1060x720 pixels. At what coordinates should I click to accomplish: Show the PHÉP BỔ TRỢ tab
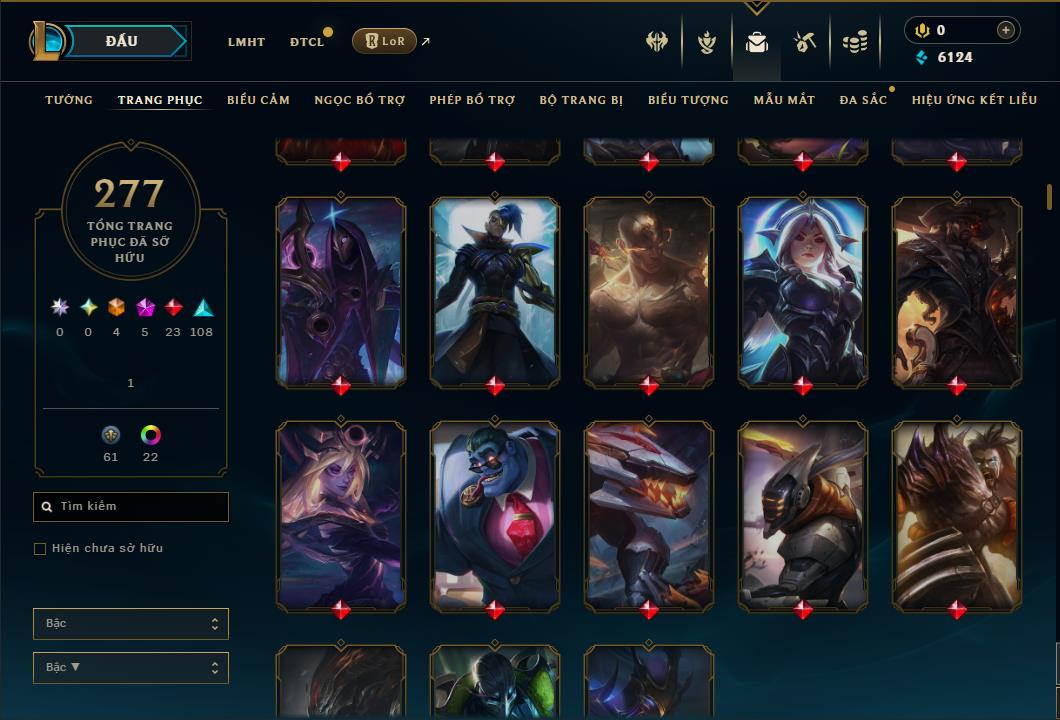click(472, 100)
